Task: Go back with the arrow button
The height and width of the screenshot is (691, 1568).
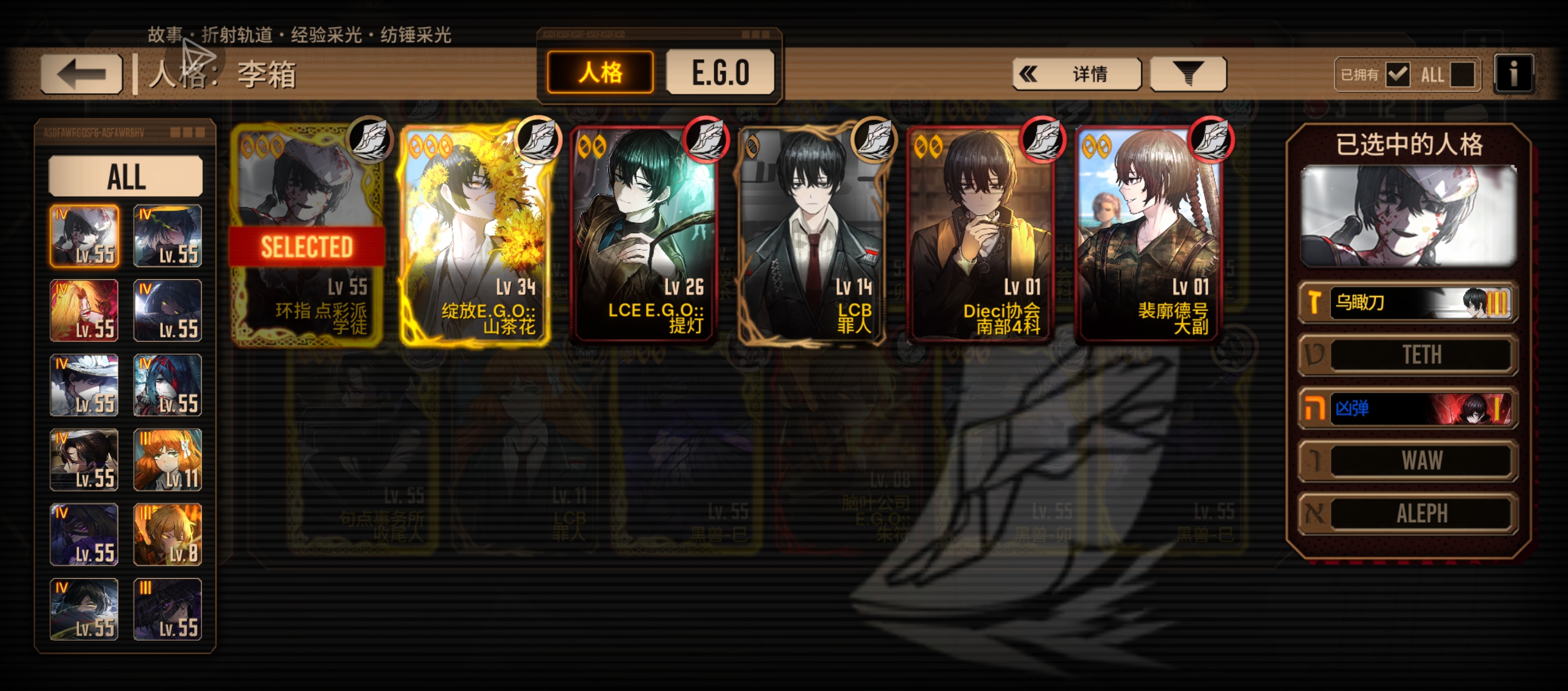Action: click(x=81, y=74)
